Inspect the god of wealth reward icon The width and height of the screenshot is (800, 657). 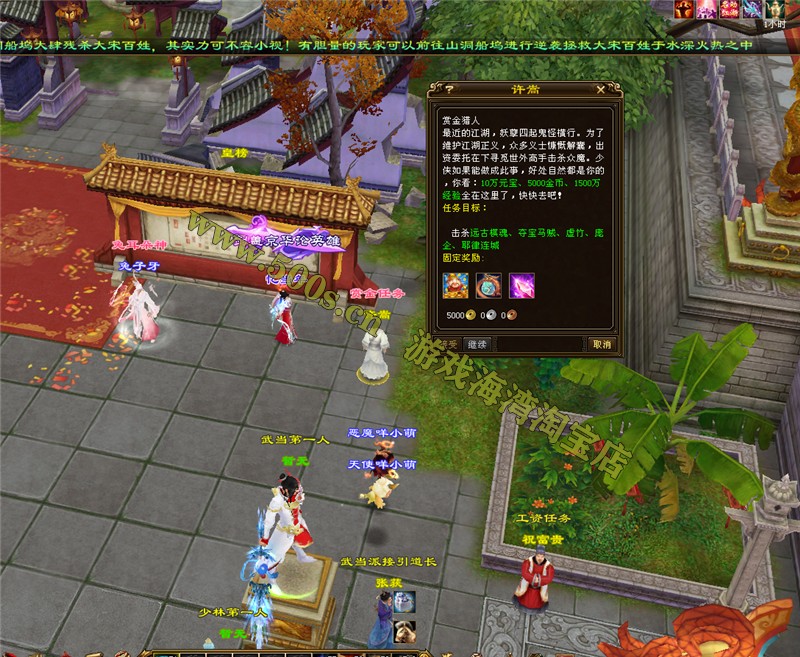click(456, 286)
